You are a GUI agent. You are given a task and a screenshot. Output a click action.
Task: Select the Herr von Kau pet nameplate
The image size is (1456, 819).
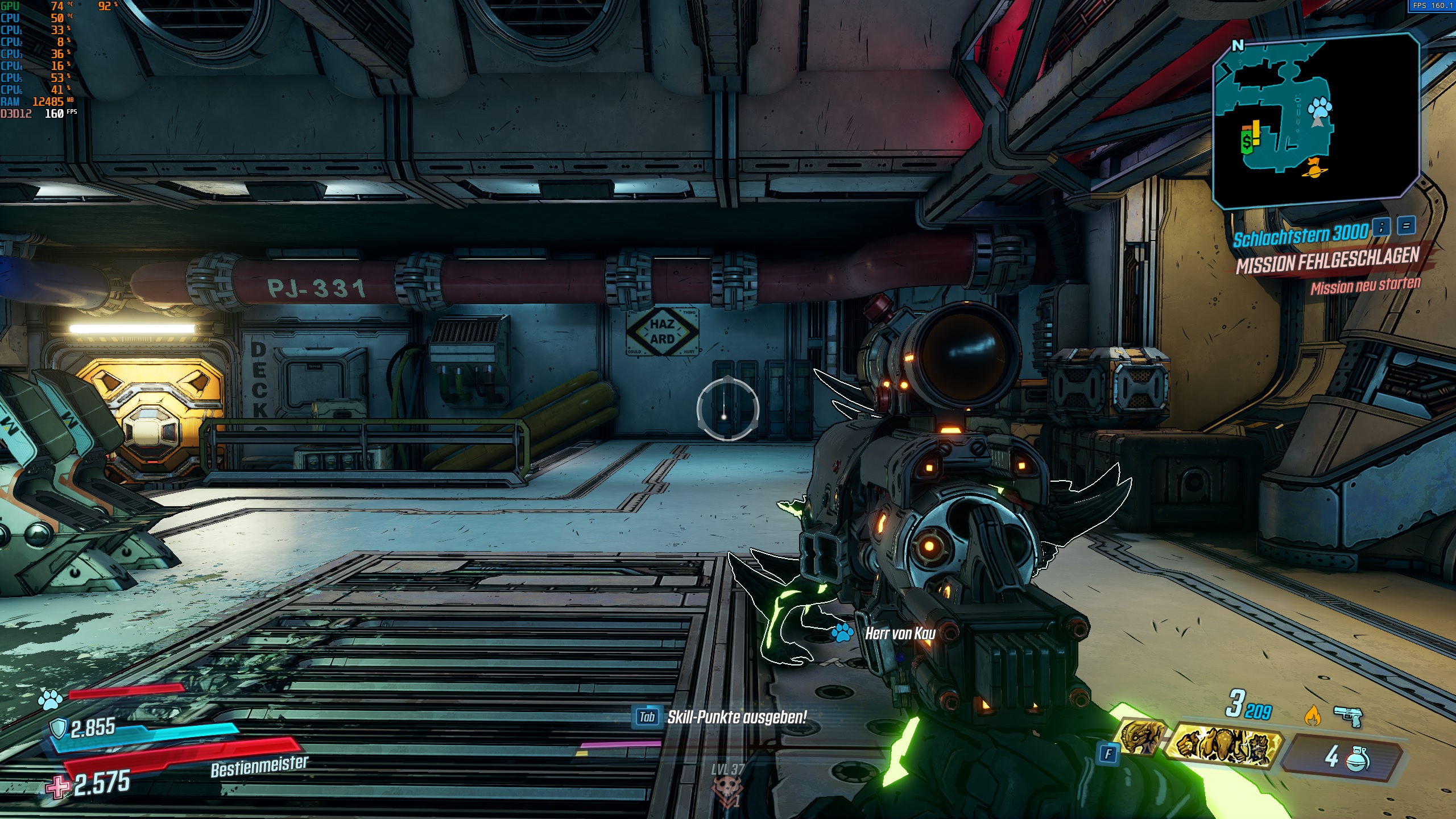pos(900,633)
